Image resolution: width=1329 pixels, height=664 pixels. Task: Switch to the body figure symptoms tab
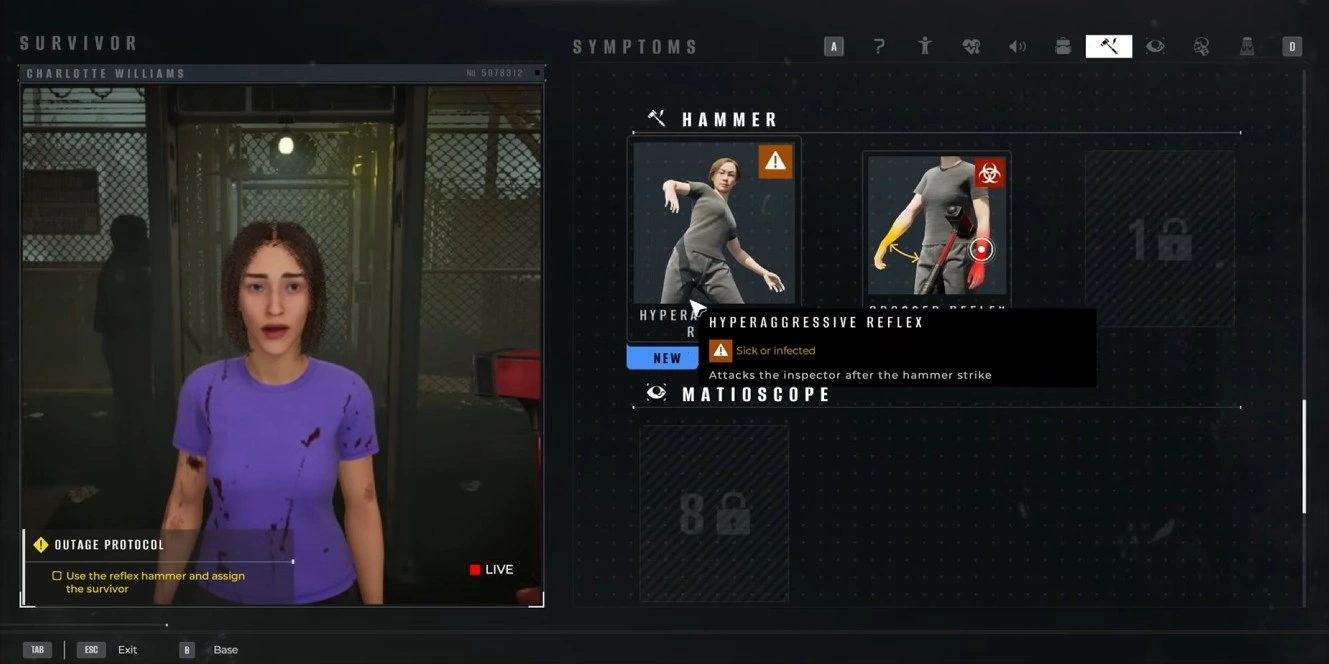tap(925, 46)
